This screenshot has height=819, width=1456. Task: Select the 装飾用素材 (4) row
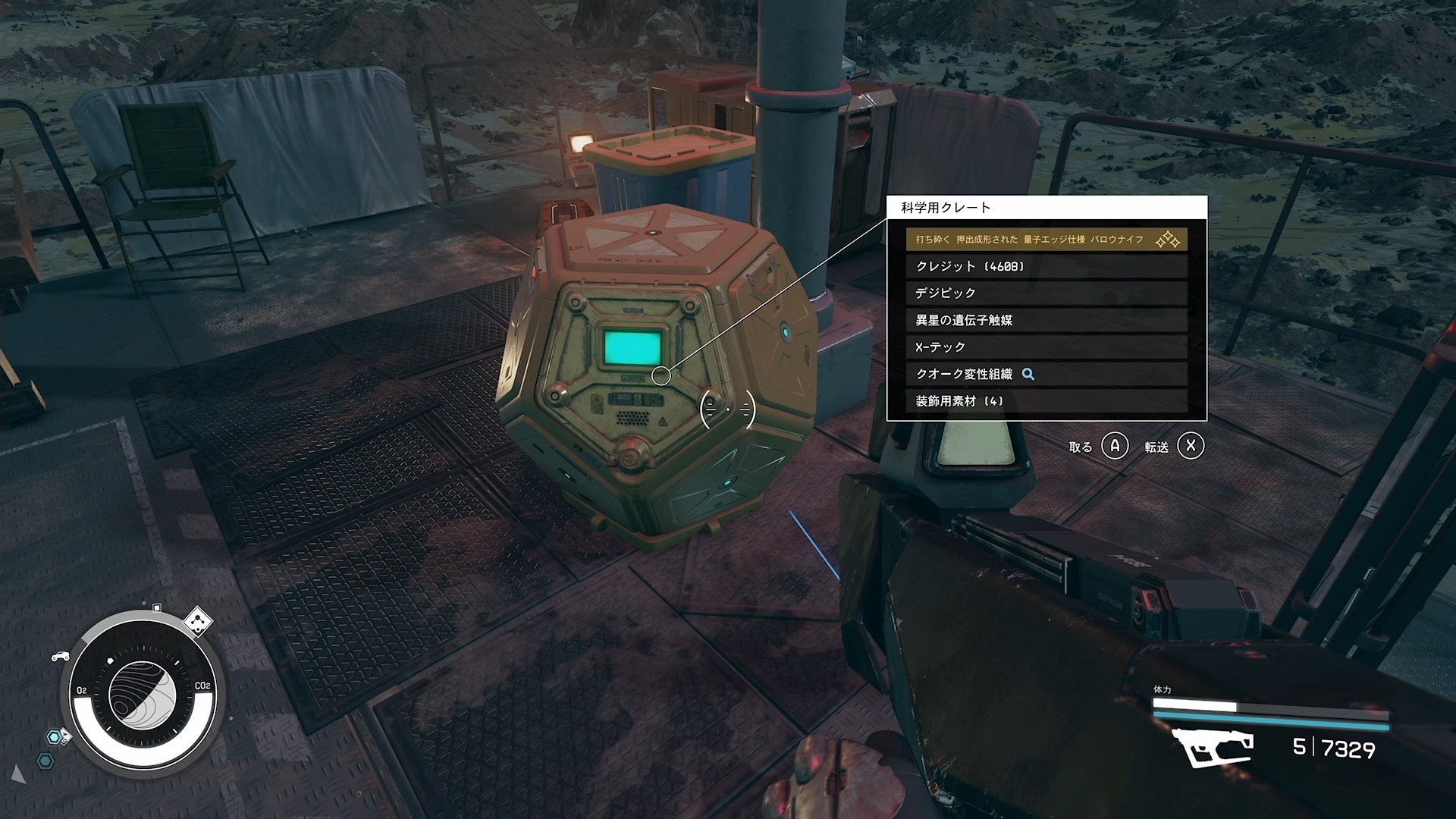pyautogui.click(x=1046, y=401)
